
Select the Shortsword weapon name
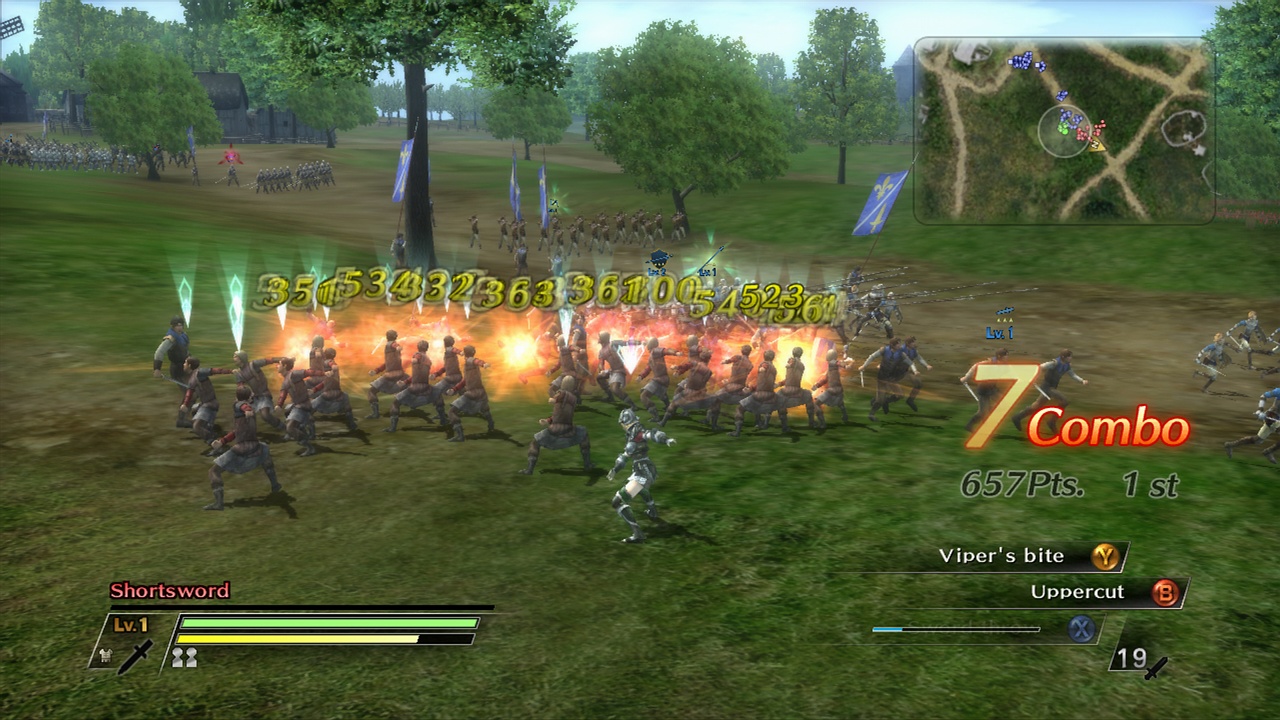coord(168,591)
